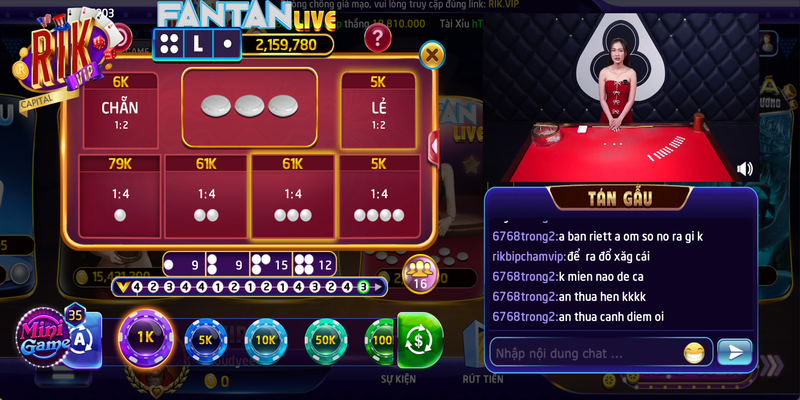The width and height of the screenshot is (800, 400).
Task: Select the 50K chip
Action: (x=326, y=339)
